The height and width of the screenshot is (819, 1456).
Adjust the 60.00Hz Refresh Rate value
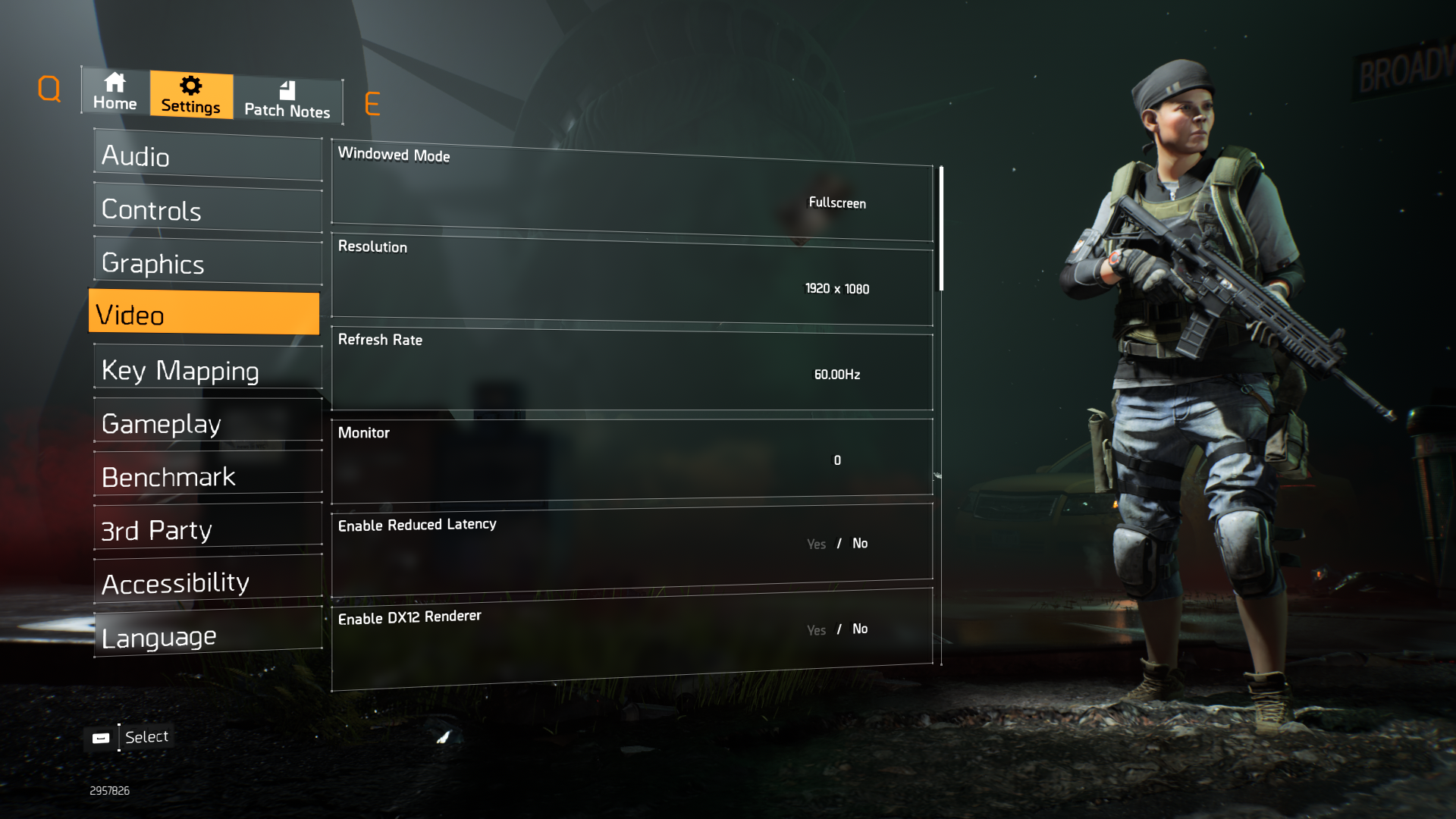[837, 375]
